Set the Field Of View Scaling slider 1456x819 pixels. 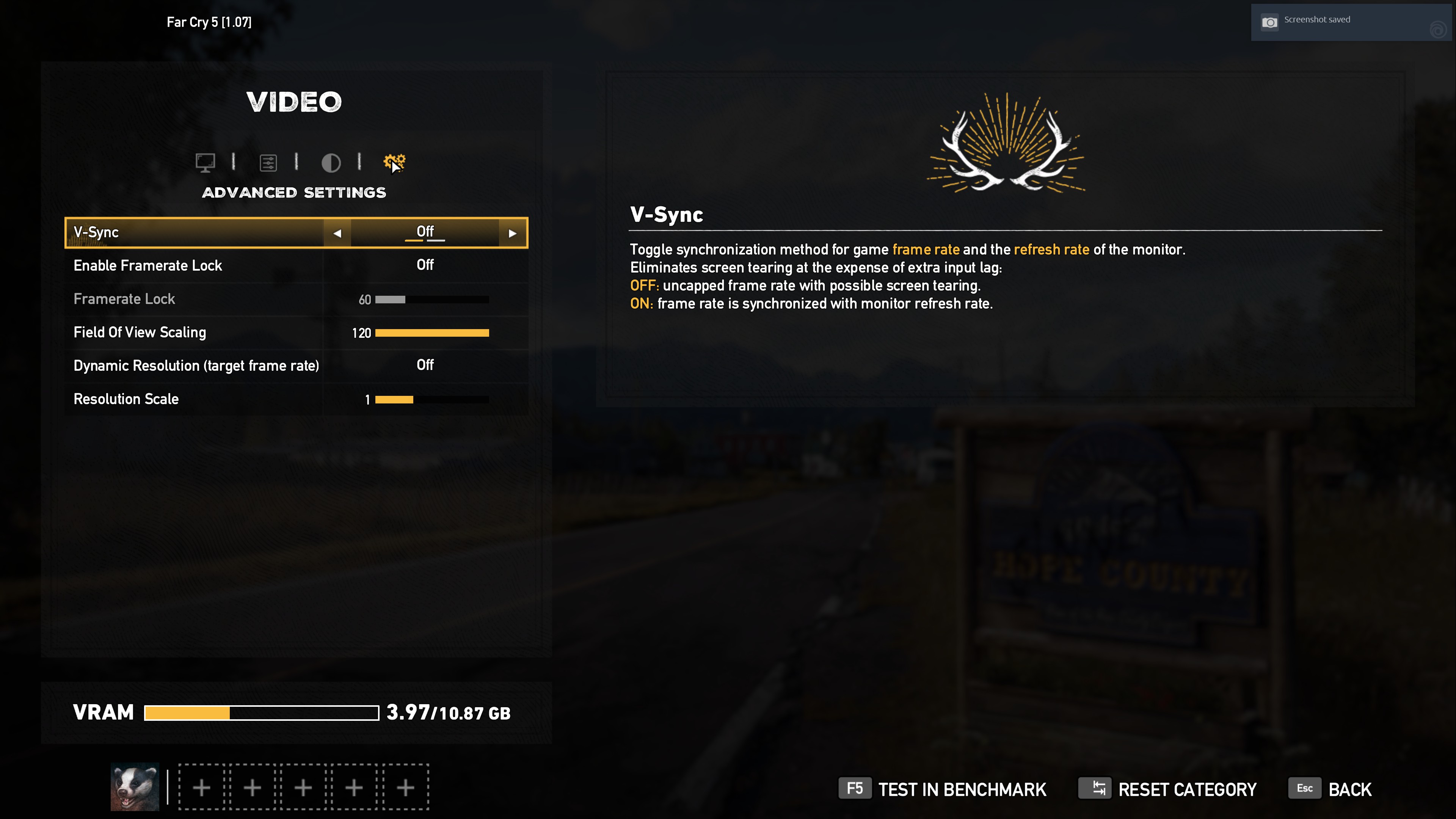tap(432, 333)
